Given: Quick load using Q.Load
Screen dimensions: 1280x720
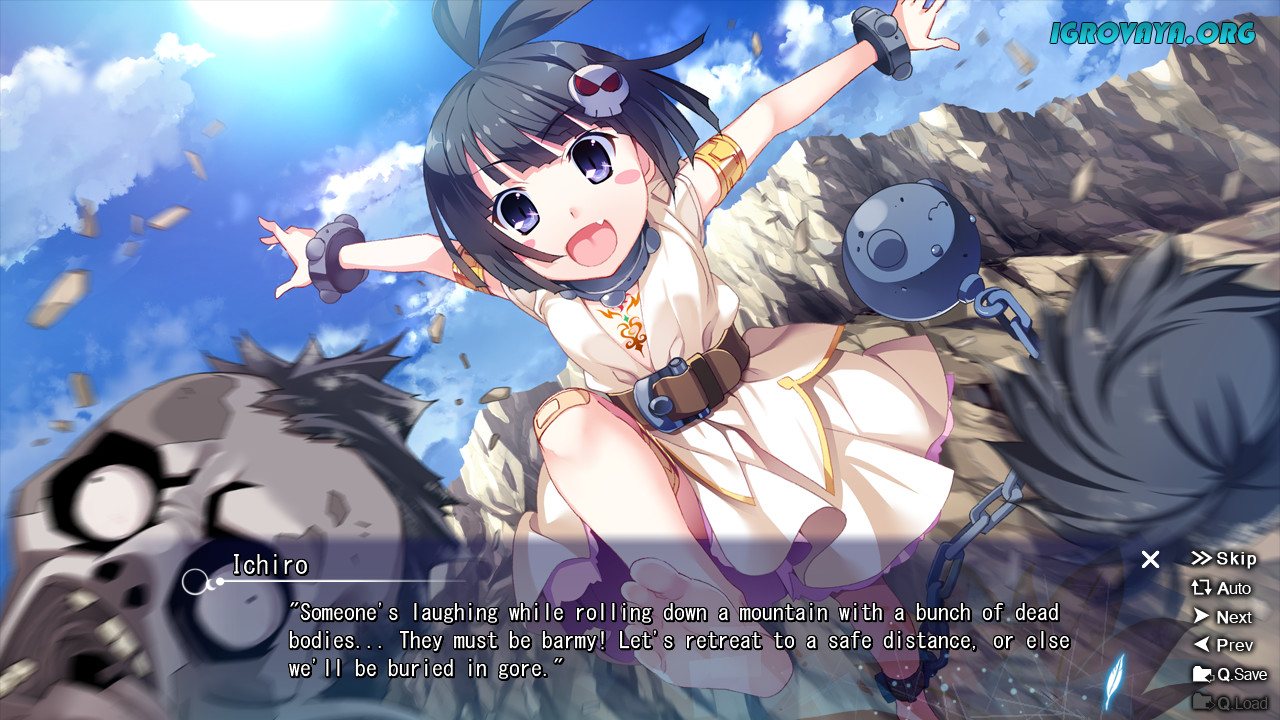Looking at the screenshot, I should (x=1229, y=703).
